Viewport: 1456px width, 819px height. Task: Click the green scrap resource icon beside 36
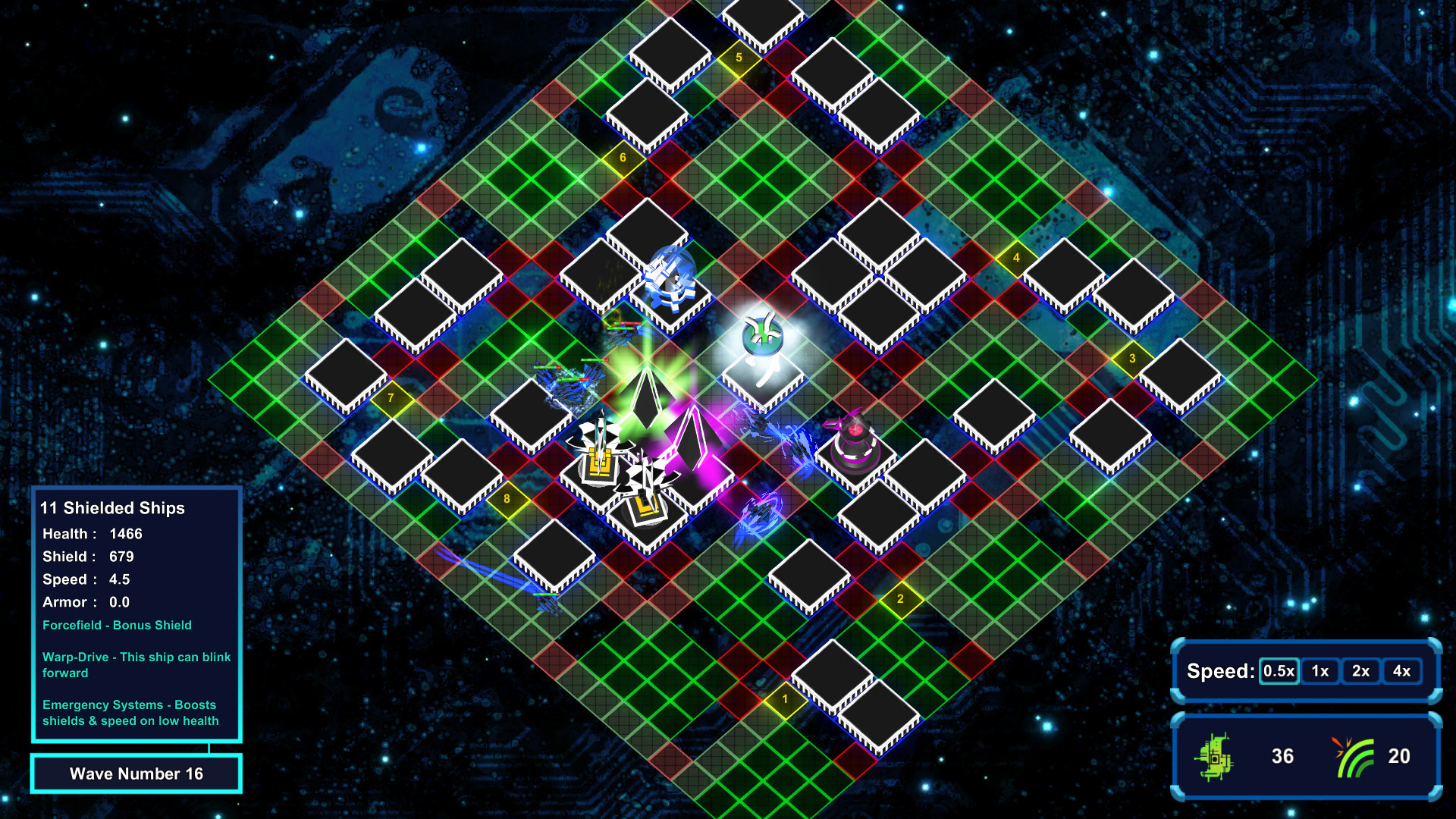pos(1215,755)
